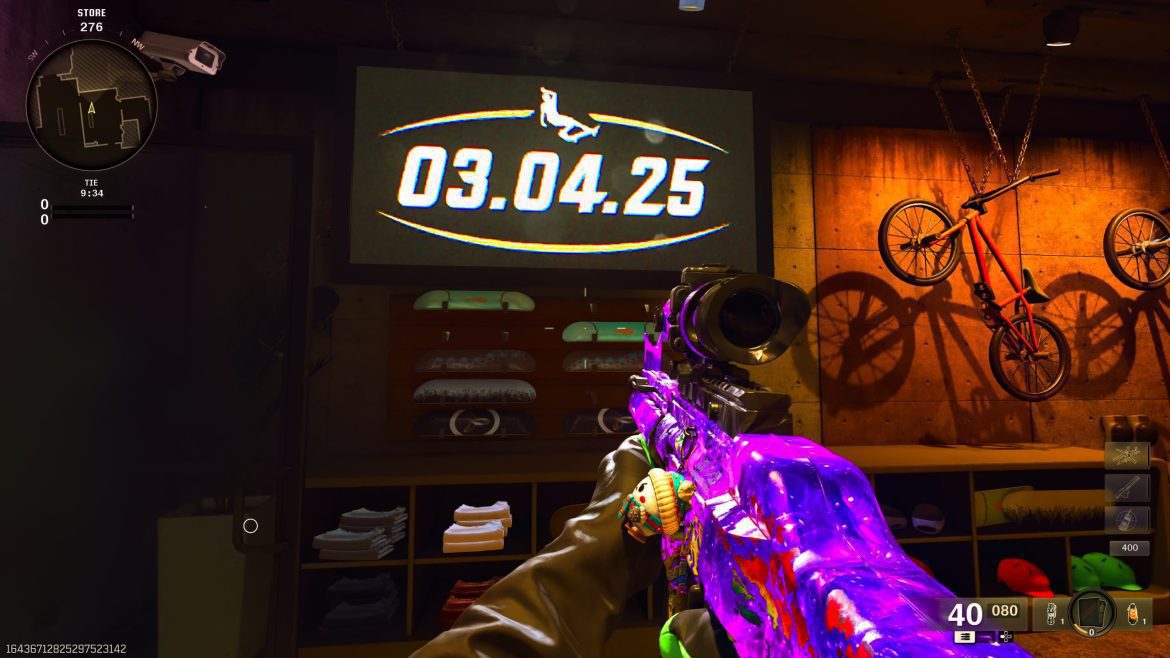
Task: Select the scorestreak slot with the handheld radio
Action: point(1127,519)
